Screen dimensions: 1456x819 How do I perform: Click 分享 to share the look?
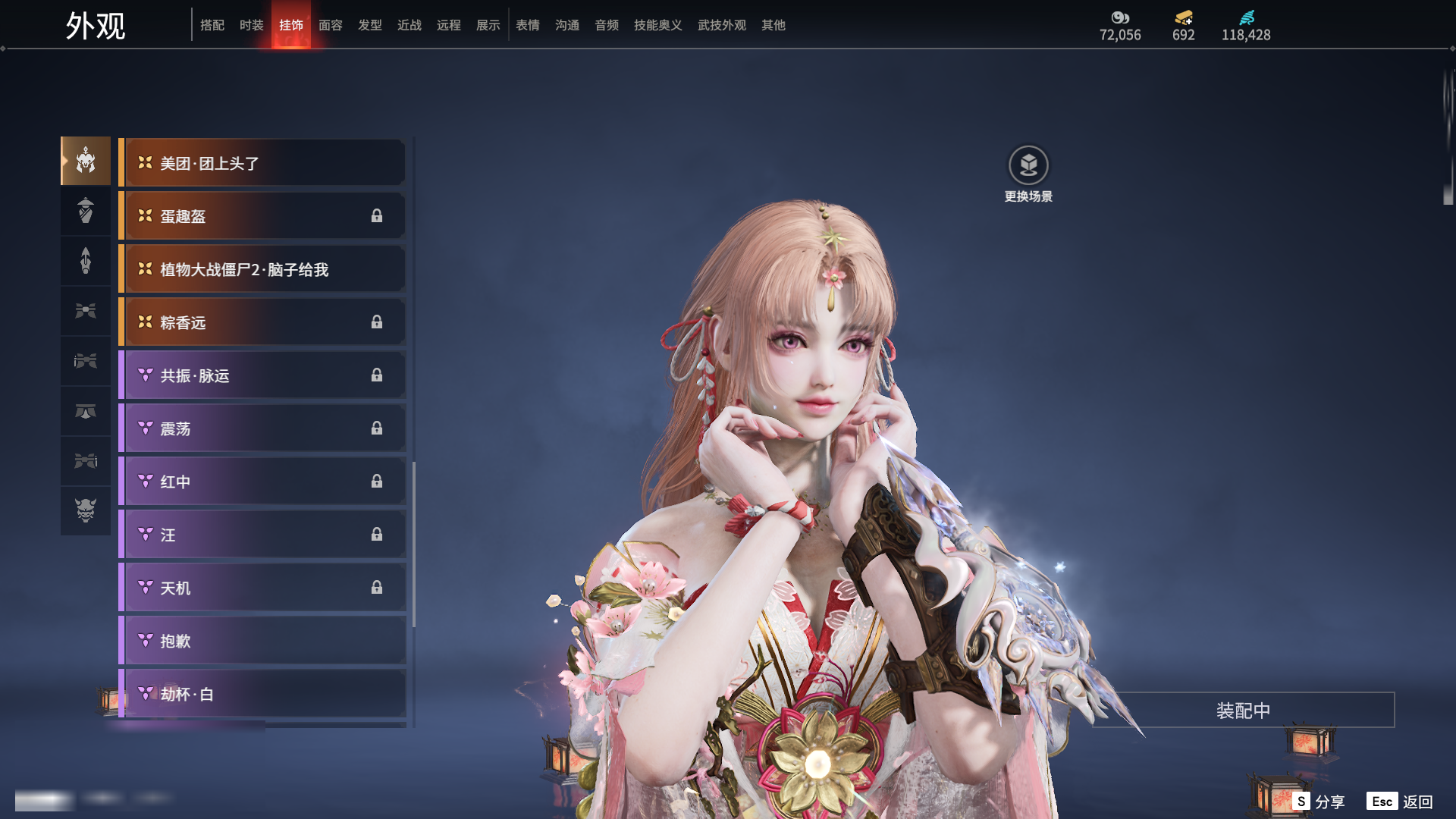tap(1319, 802)
